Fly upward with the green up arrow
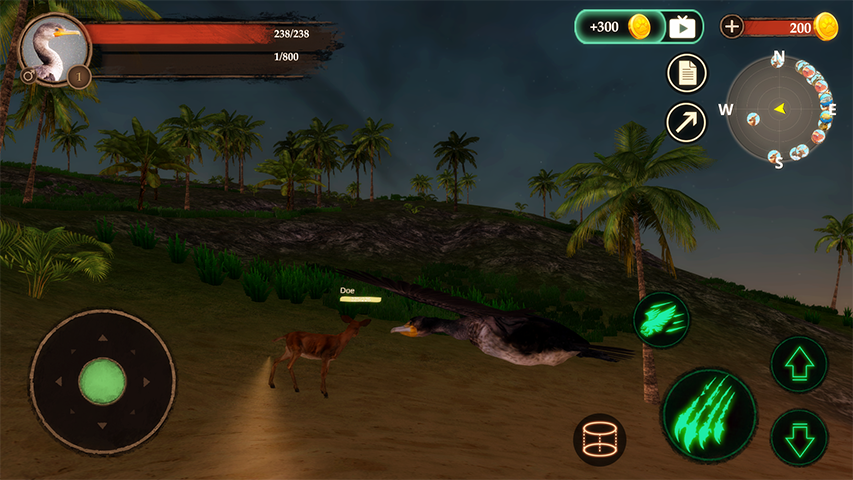This screenshot has height=480, width=853. pos(799,364)
